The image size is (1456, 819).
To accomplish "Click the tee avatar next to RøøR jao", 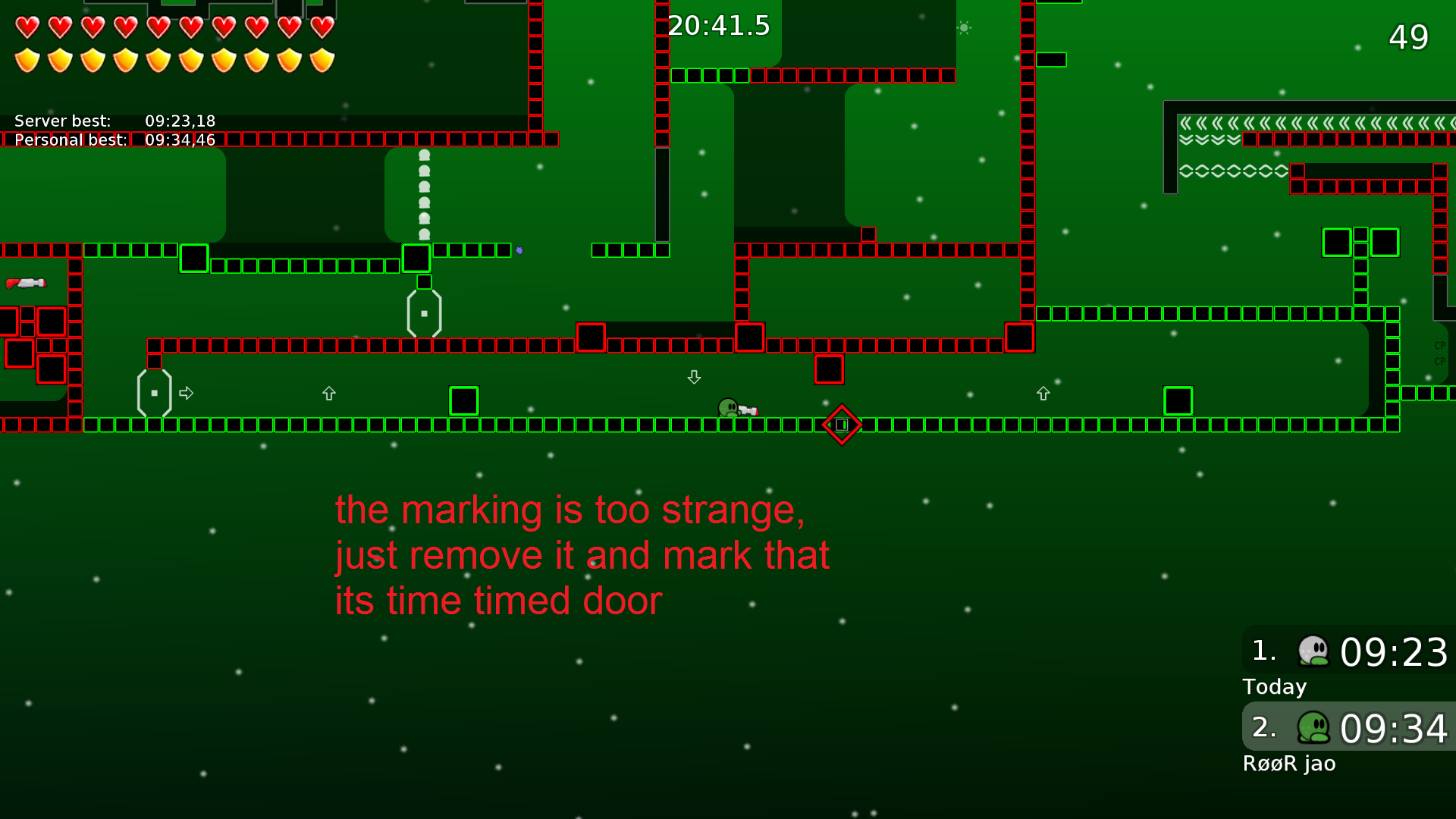I will point(1313,727).
